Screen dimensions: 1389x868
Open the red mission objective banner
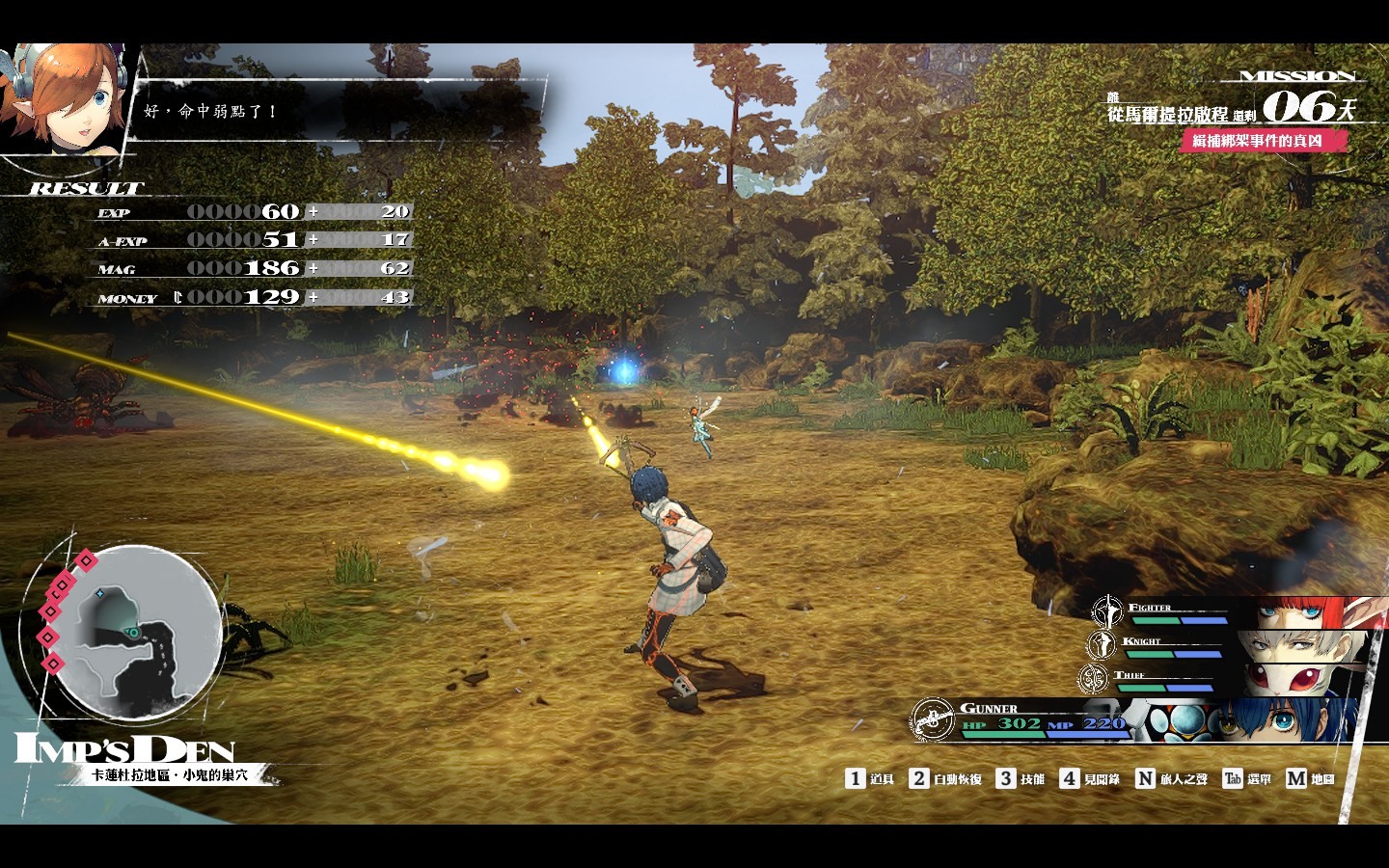pos(1264,141)
